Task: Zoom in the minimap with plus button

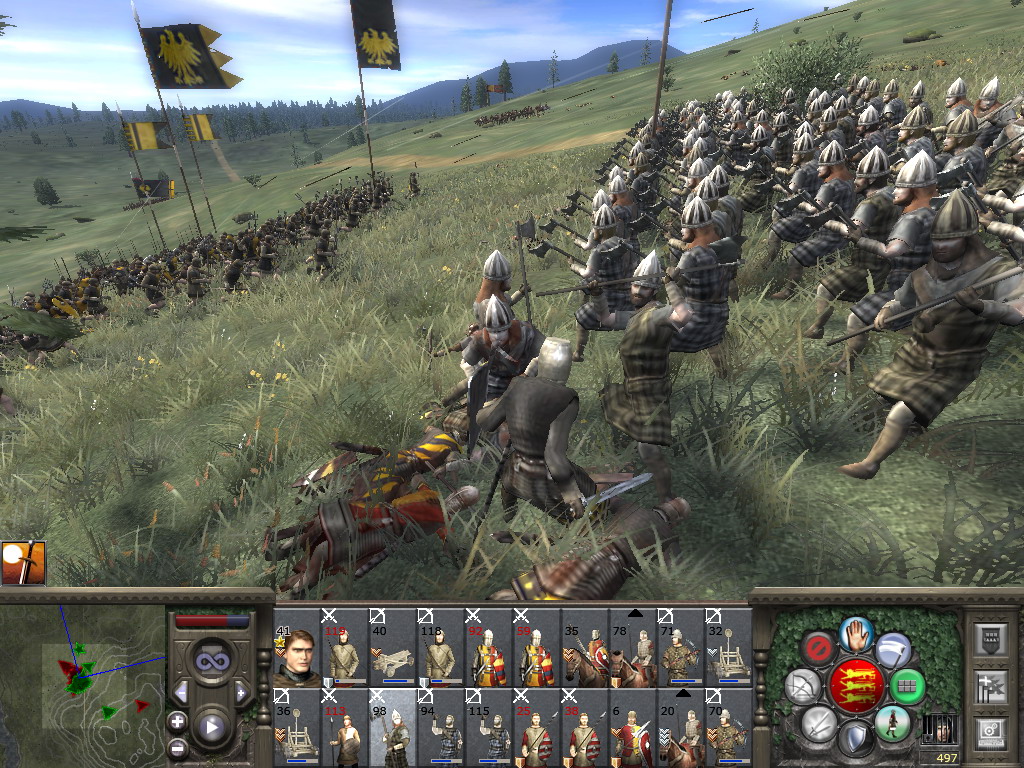Action: coord(177,720)
